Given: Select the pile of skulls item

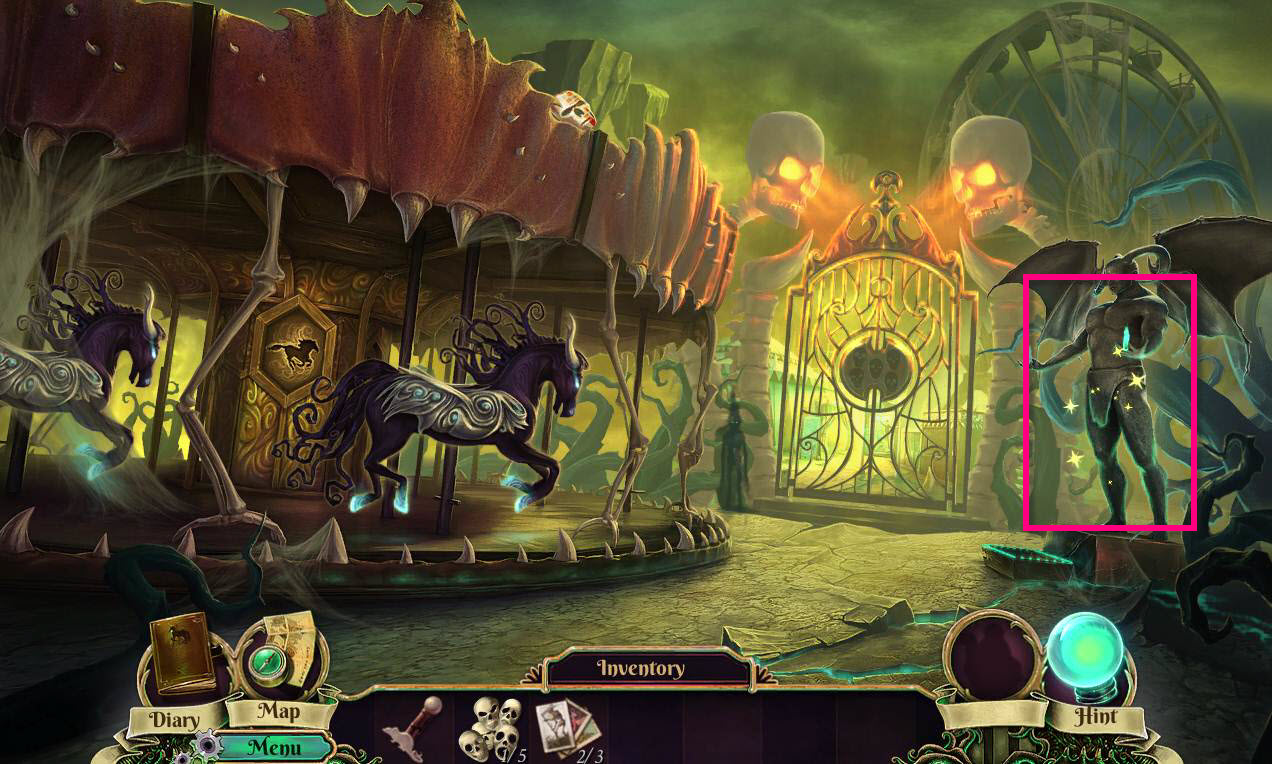Looking at the screenshot, I should [491, 728].
